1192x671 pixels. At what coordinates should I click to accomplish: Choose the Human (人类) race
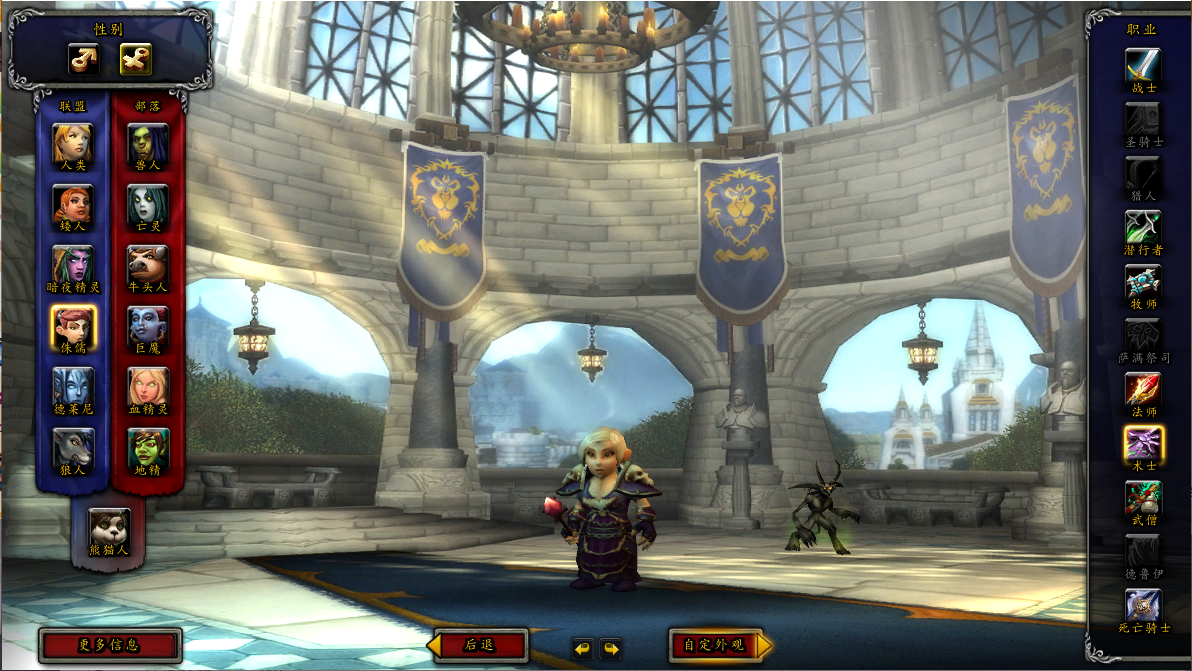(x=73, y=142)
